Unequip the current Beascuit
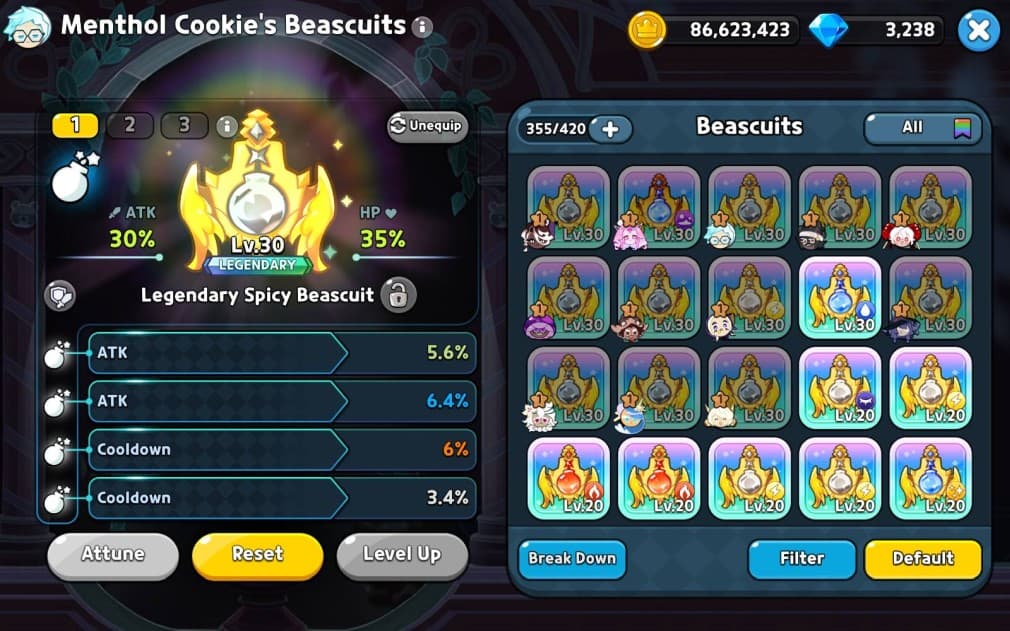Viewport: 1010px width, 631px height. (427, 127)
